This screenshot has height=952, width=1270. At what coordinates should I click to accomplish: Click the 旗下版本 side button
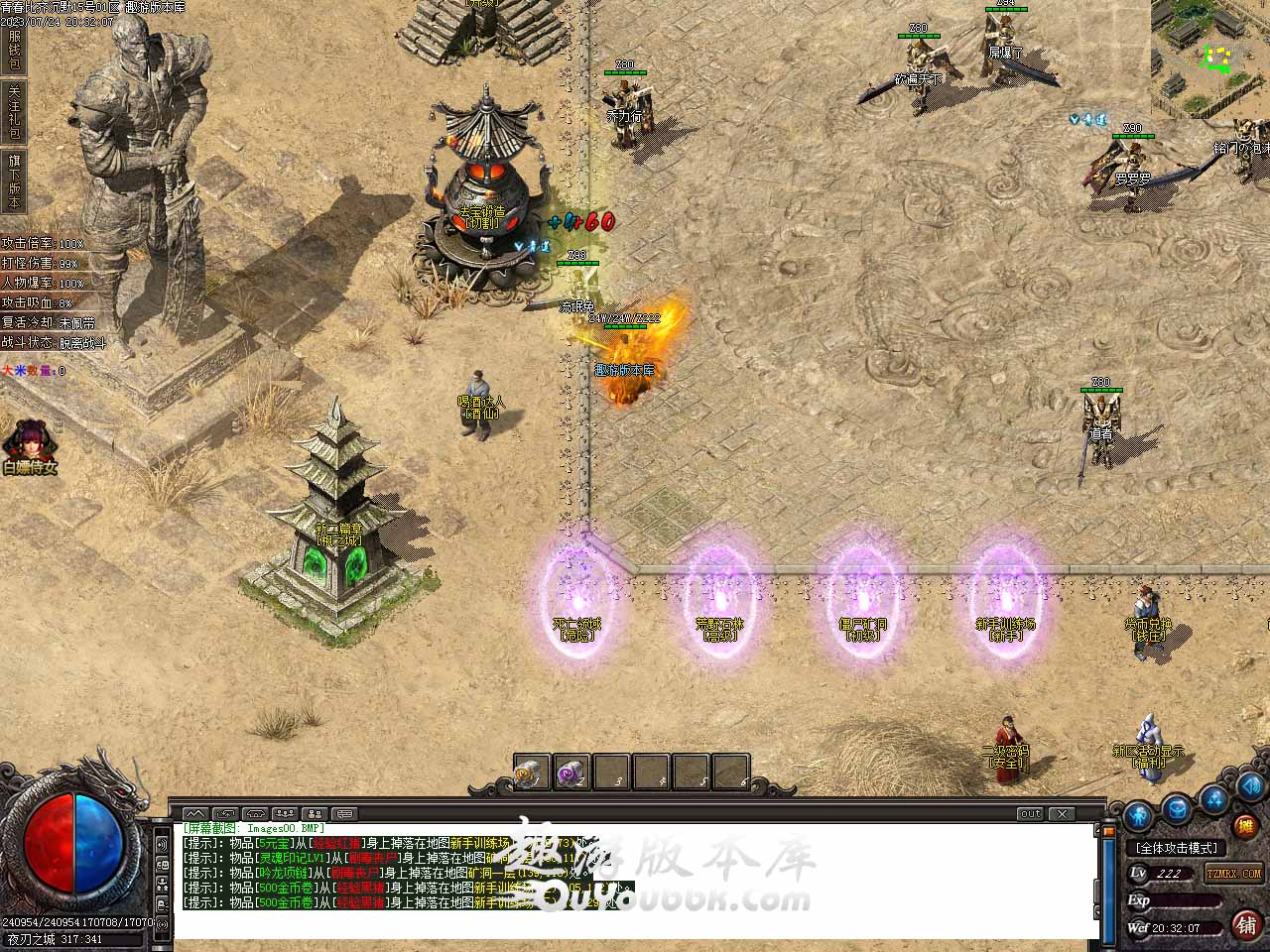tap(14, 180)
